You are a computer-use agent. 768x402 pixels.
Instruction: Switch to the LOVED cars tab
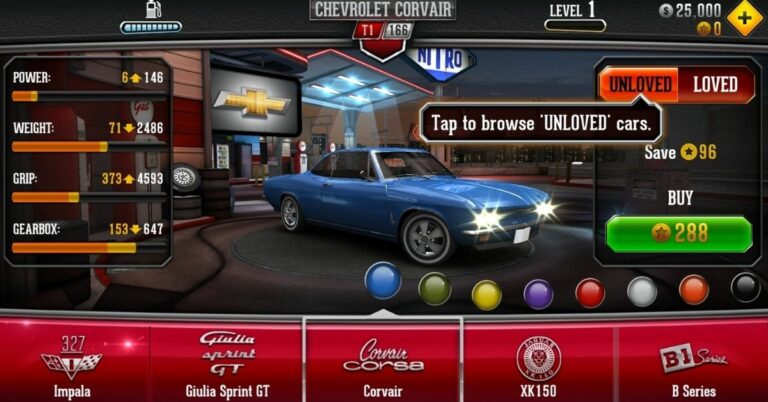(715, 84)
